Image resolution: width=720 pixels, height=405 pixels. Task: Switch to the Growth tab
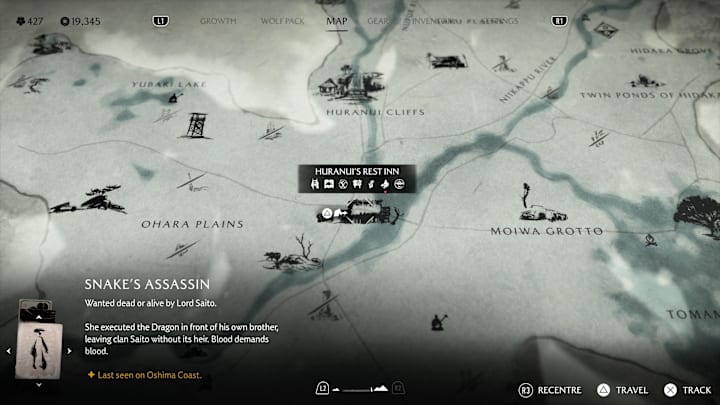click(218, 20)
